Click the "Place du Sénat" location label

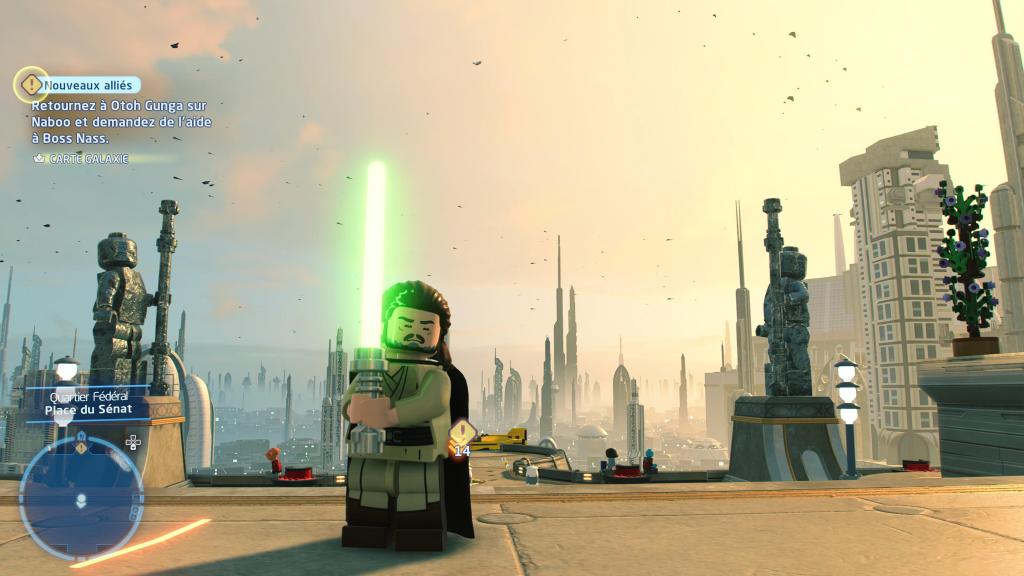click(86, 410)
